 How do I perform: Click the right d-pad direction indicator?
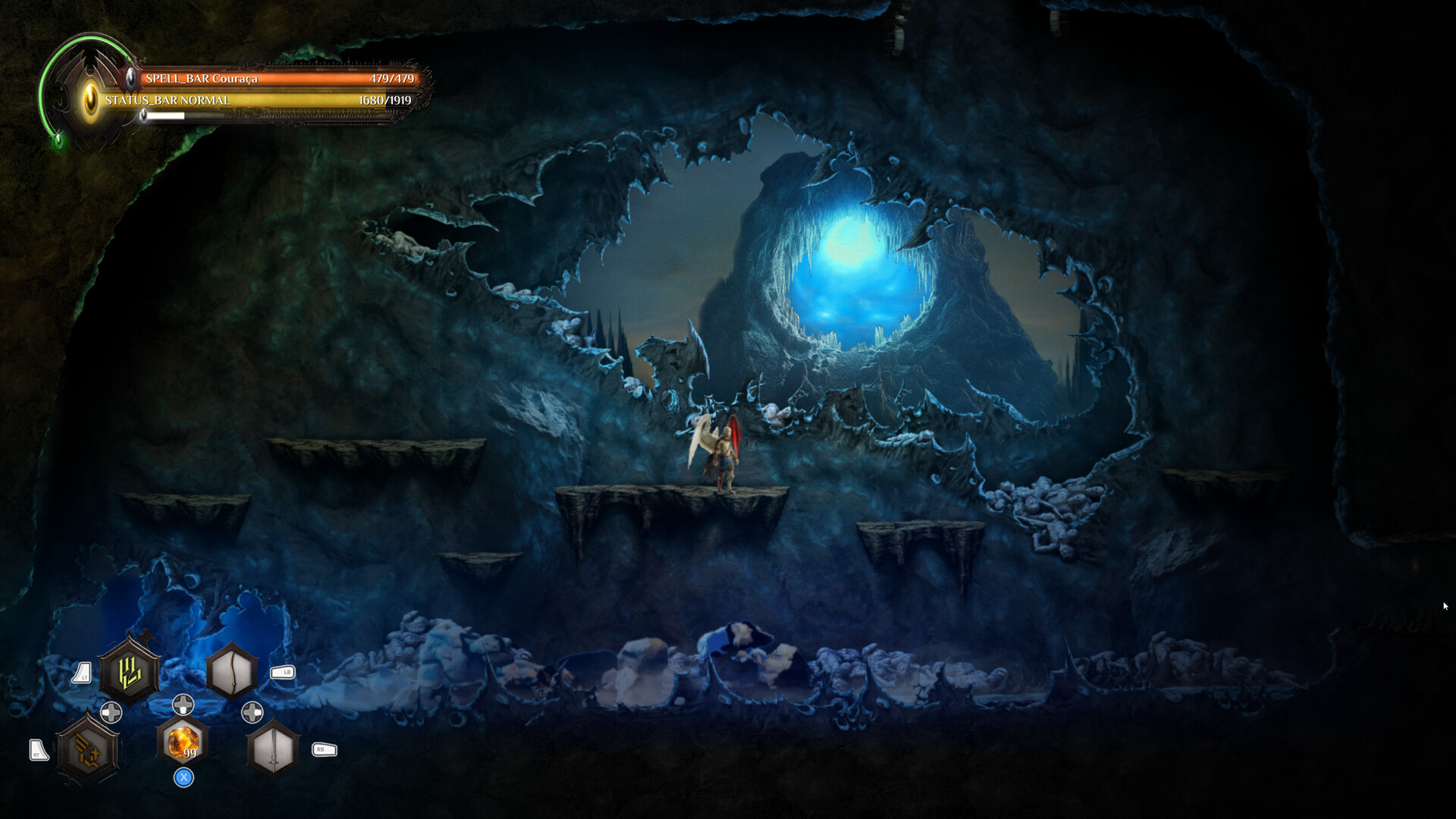(x=253, y=712)
